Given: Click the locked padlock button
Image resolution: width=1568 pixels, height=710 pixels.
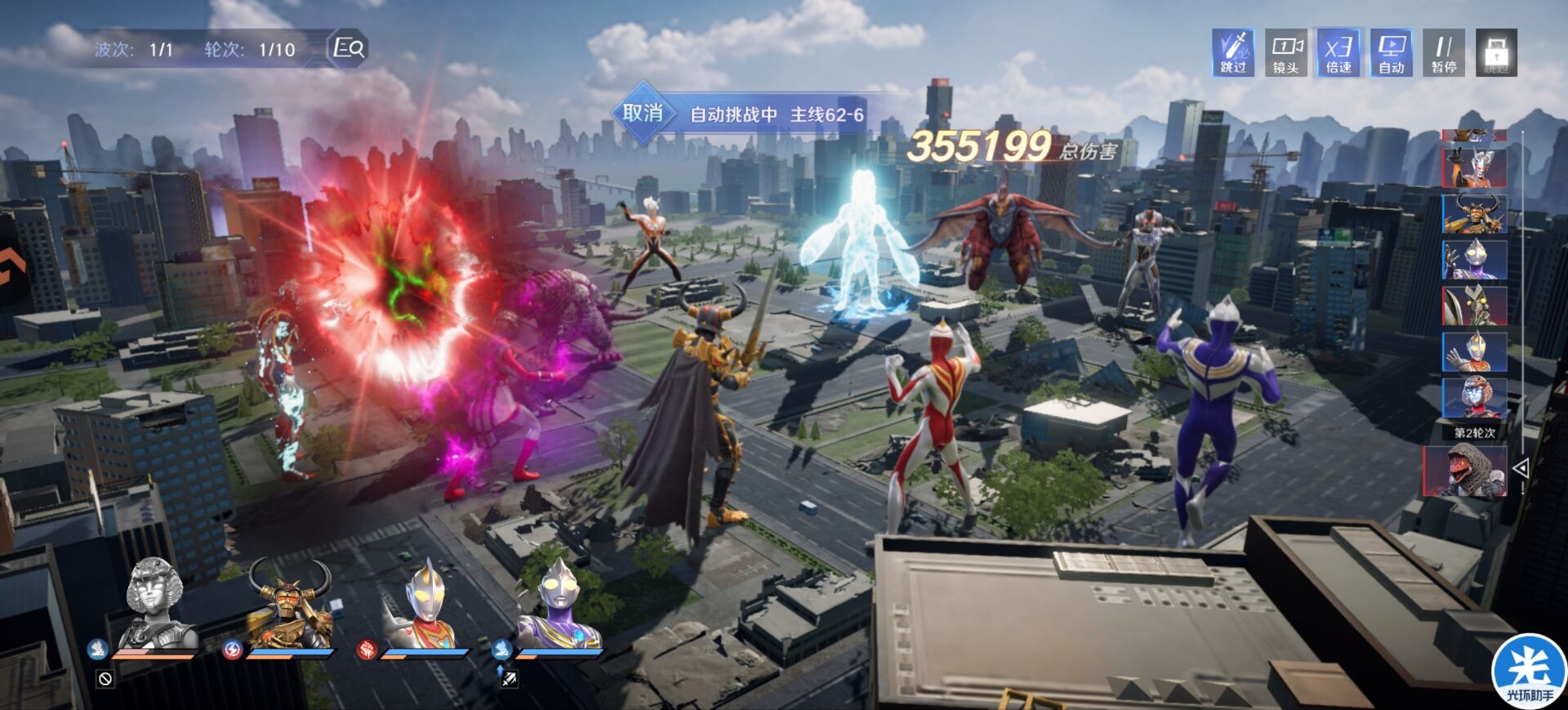Looking at the screenshot, I should pos(1496,53).
